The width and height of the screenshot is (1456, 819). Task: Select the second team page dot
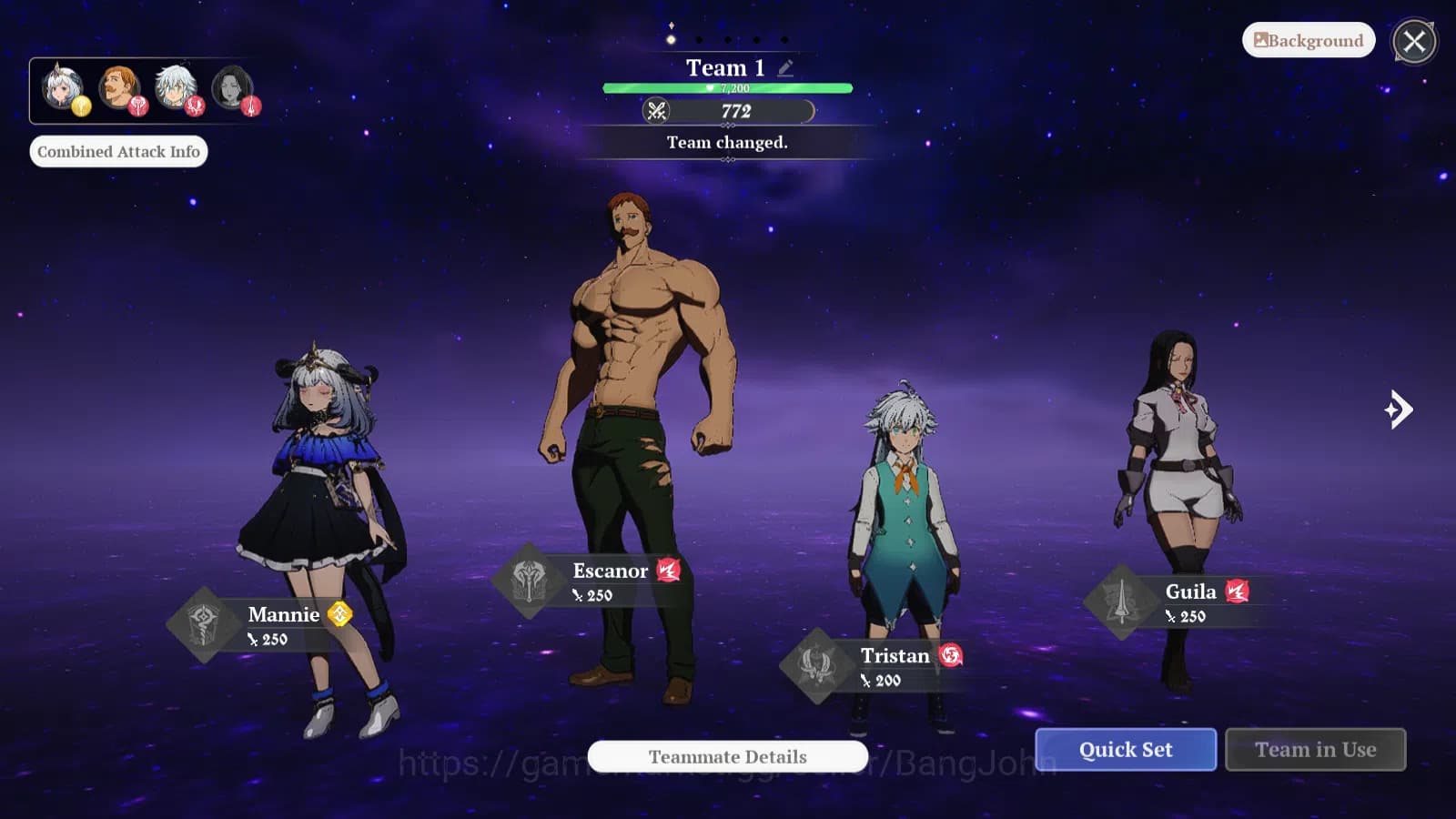[699, 40]
